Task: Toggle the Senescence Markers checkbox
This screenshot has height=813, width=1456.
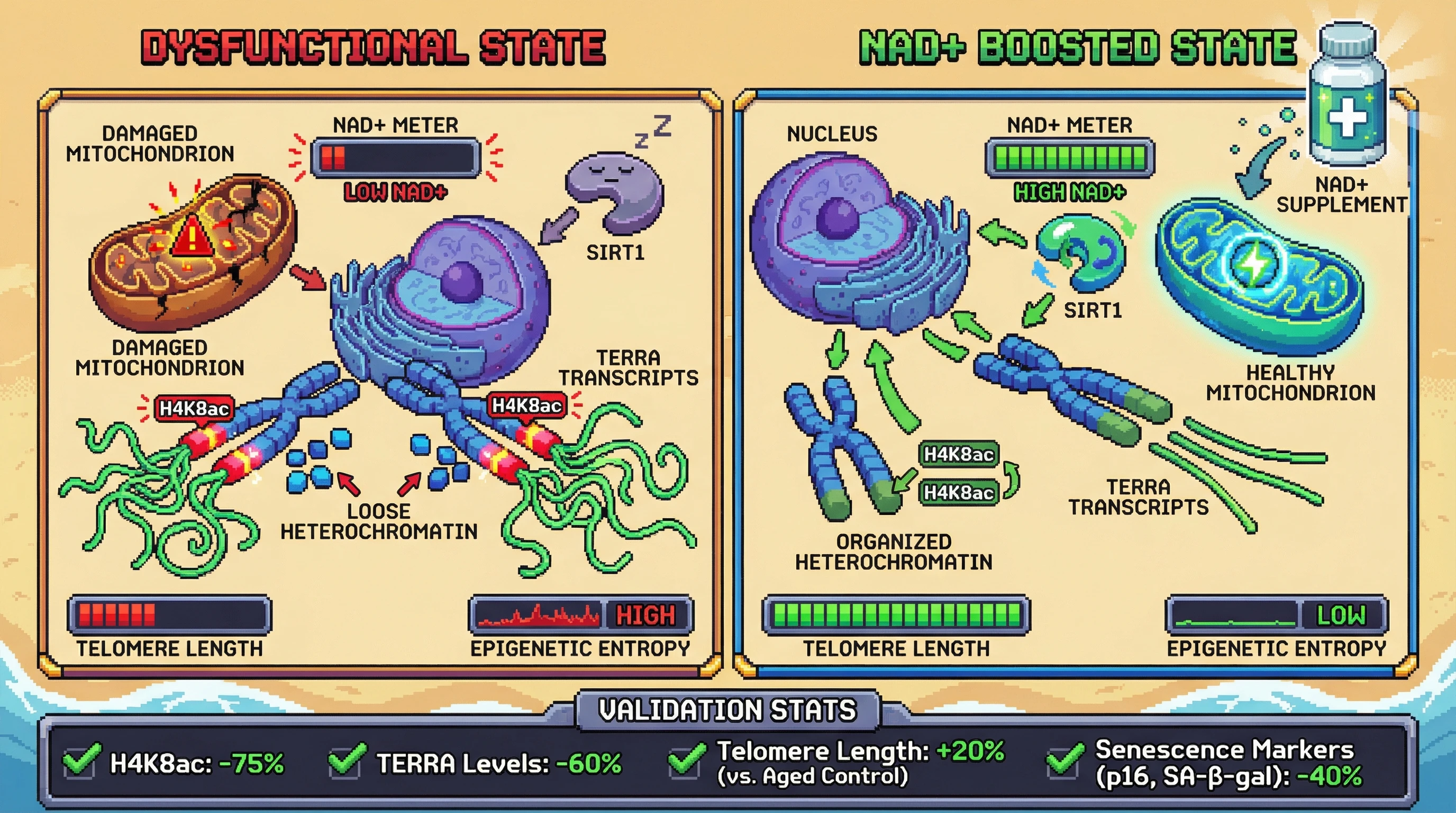Action: [x=1064, y=762]
